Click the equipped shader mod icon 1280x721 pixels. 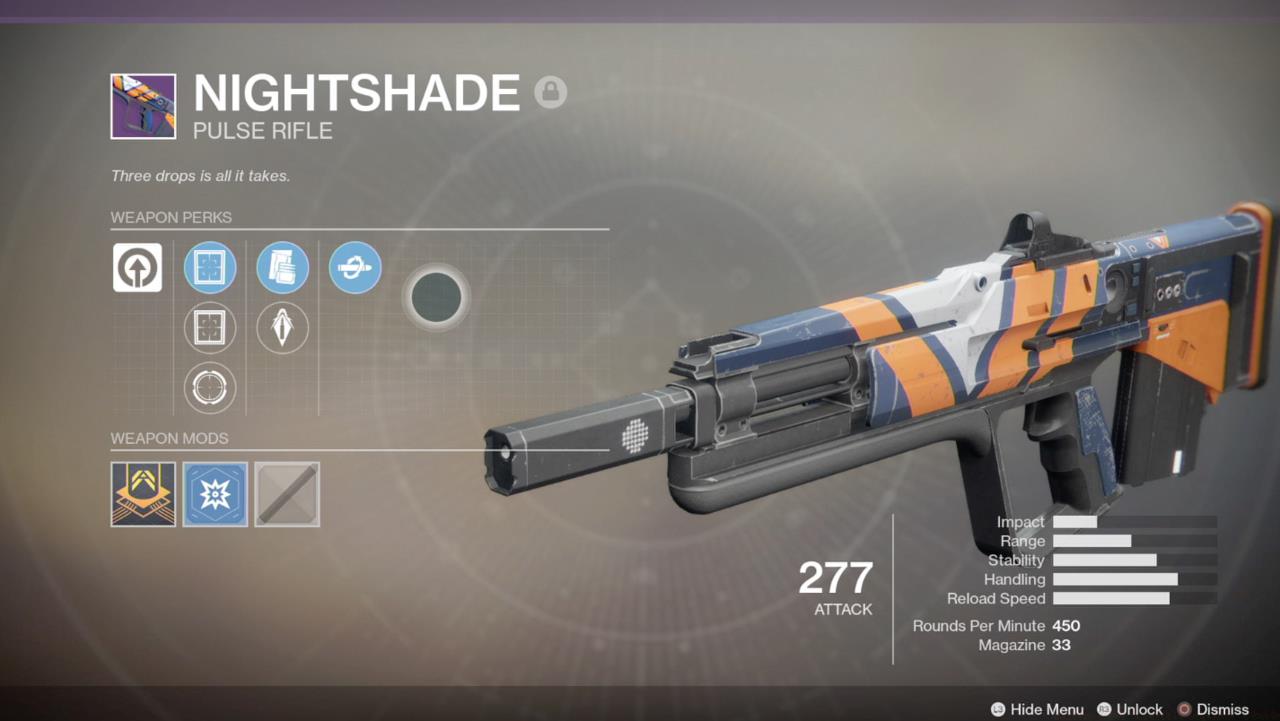[x=142, y=493]
